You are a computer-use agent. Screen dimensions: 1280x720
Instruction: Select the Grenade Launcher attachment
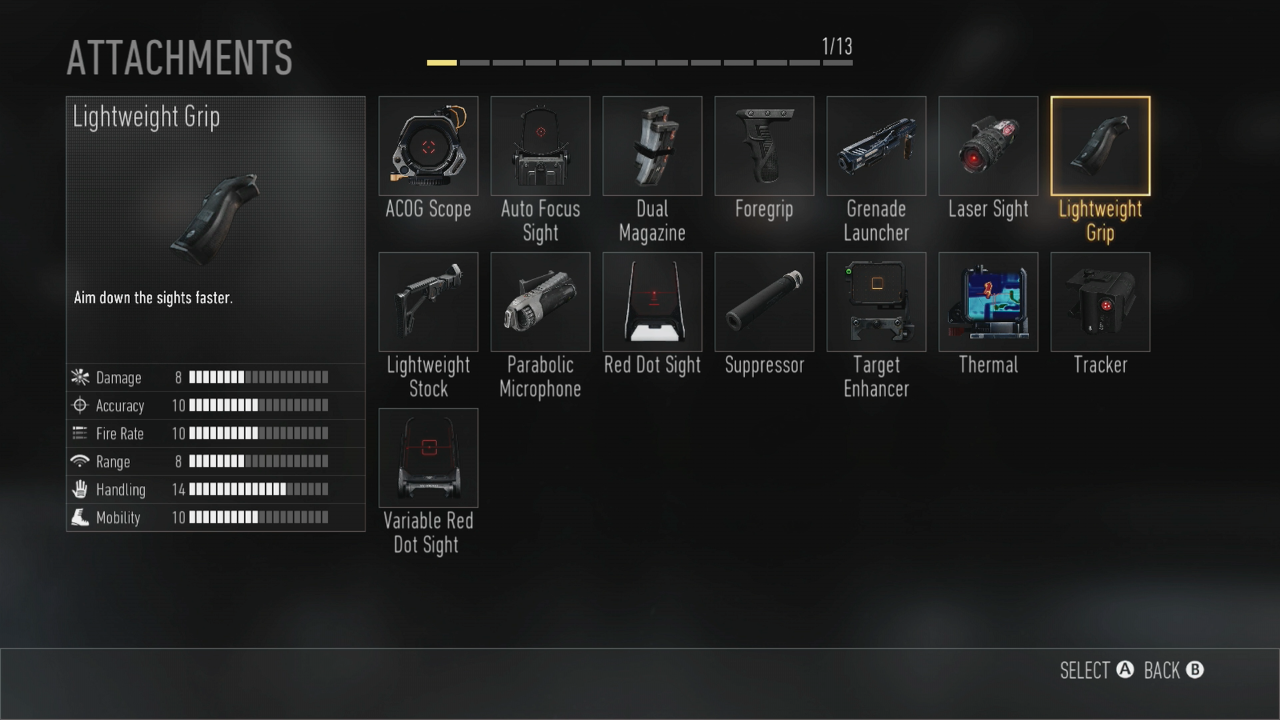(x=876, y=146)
